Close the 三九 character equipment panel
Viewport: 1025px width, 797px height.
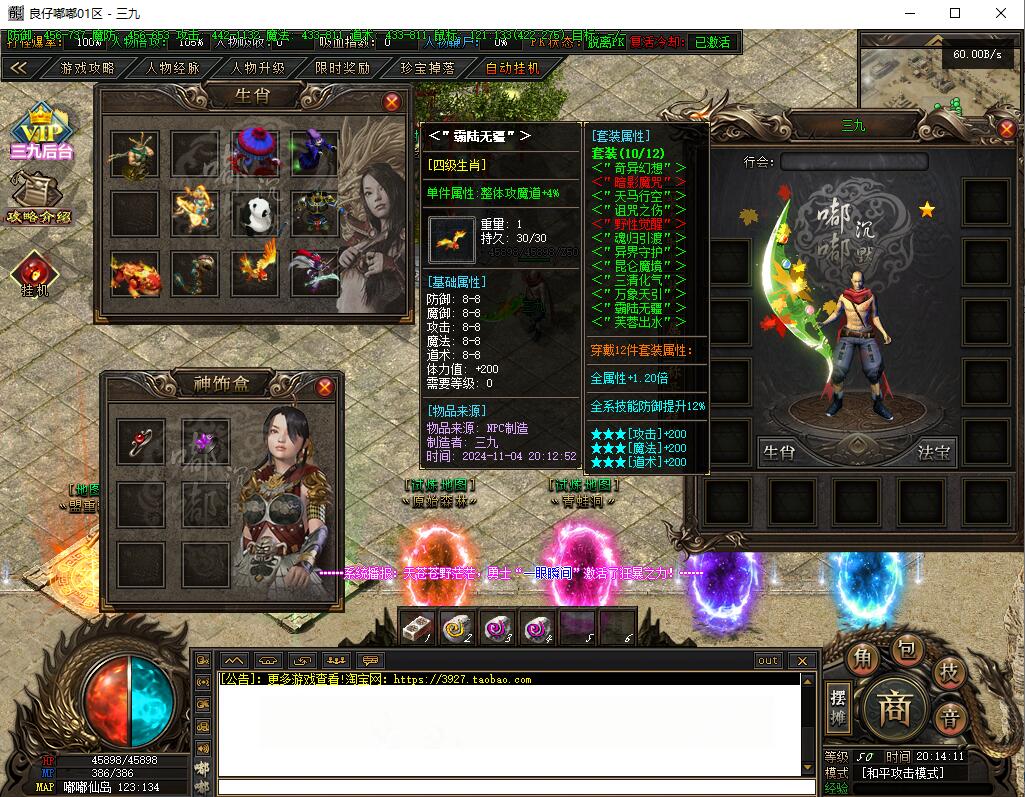pyautogui.click(x=1007, y=129)
